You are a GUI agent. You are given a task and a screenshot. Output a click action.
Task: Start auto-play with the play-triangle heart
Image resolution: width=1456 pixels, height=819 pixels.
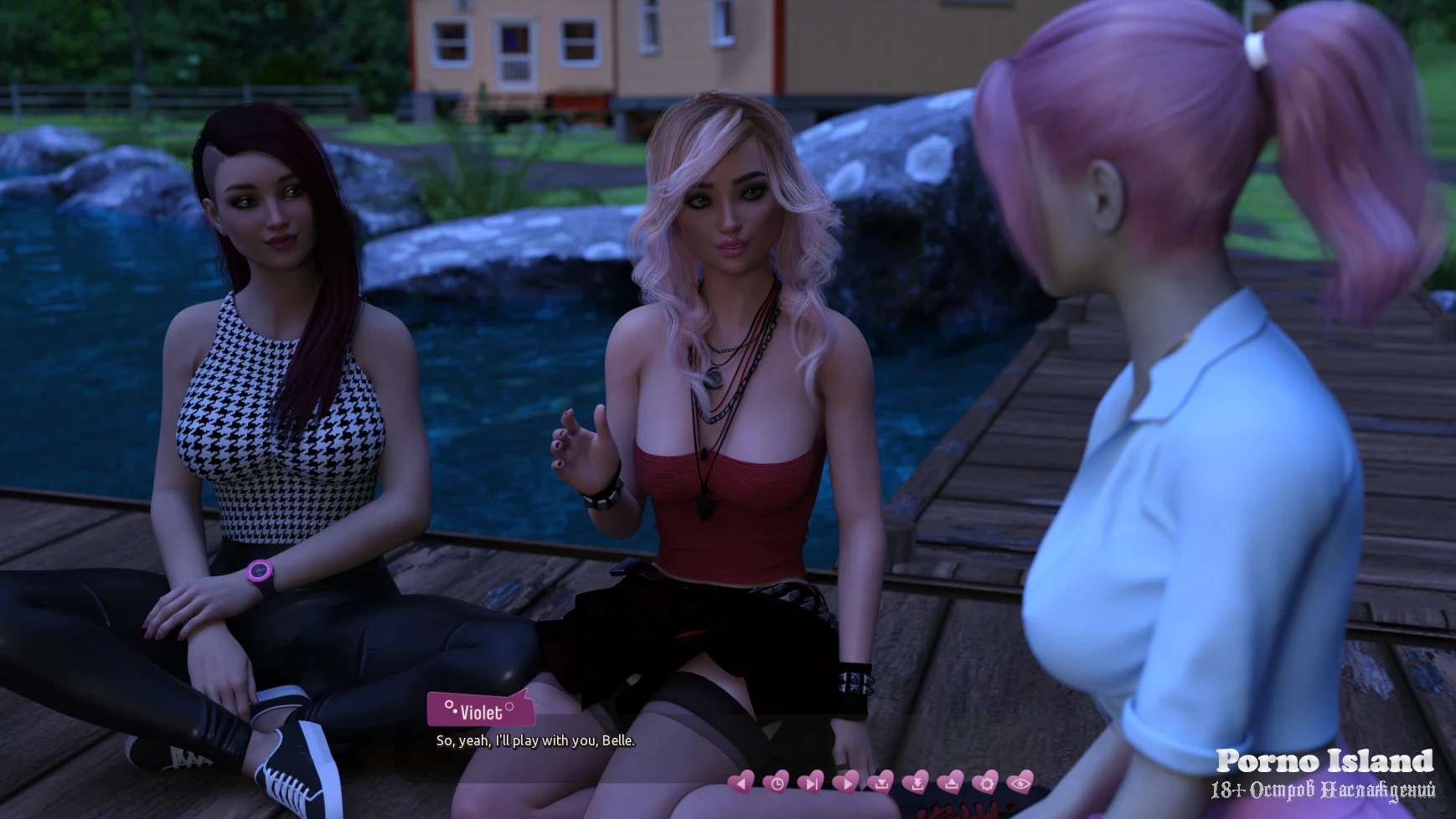[x=845, y=783]
